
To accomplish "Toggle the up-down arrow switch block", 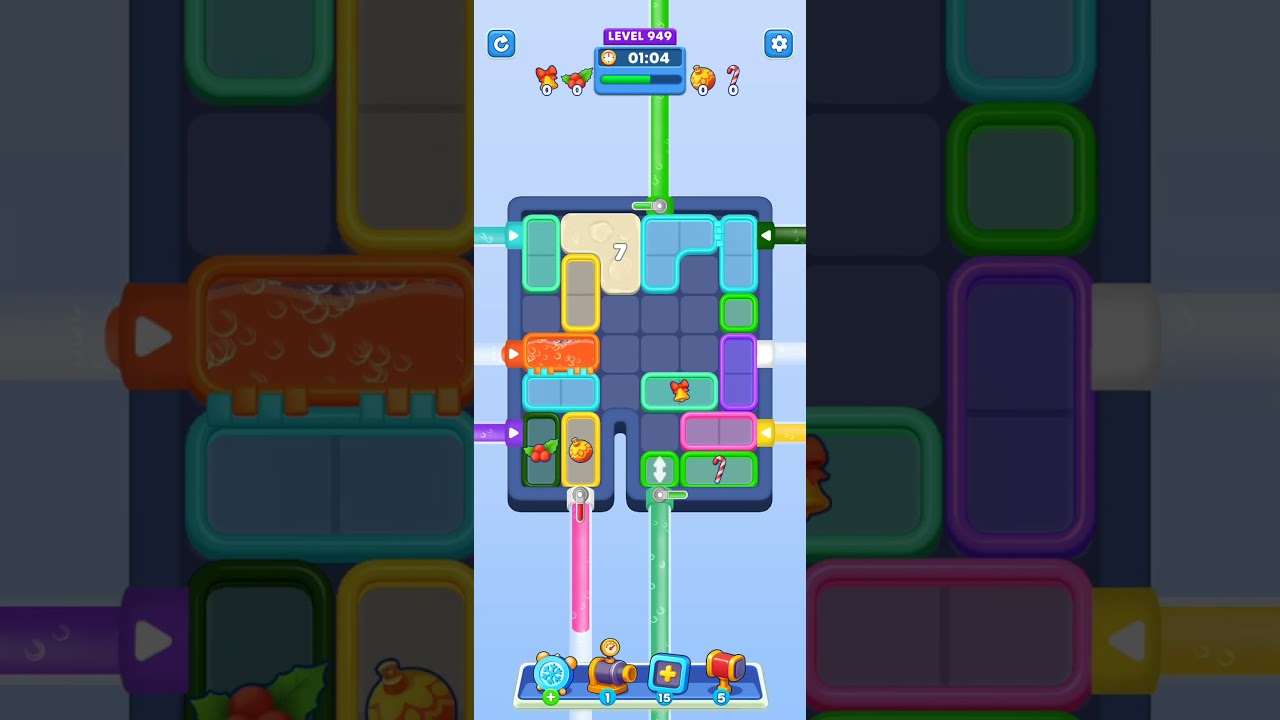I will pyautogui.click(x=659, y=470).
